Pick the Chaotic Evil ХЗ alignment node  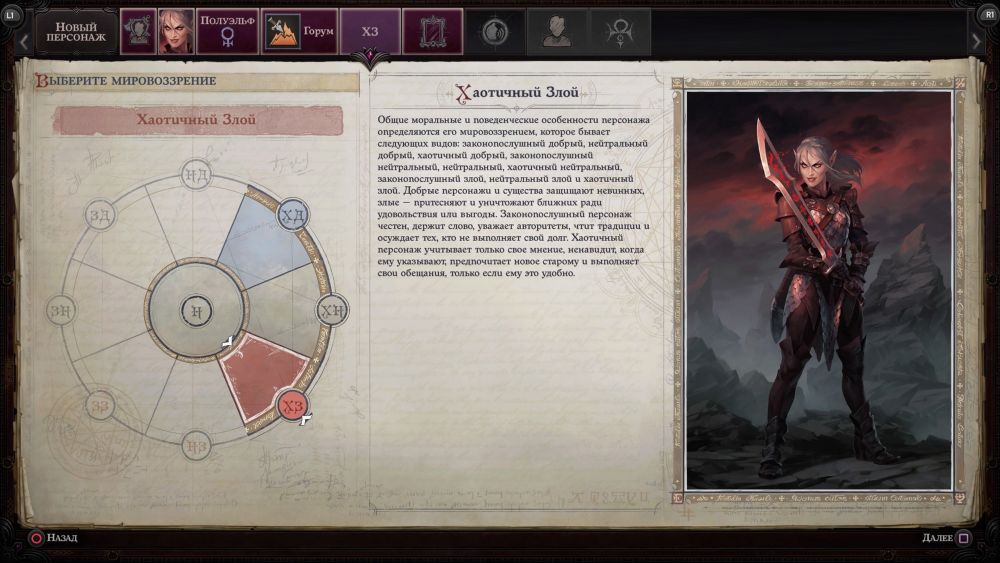(x=292, y=405)
